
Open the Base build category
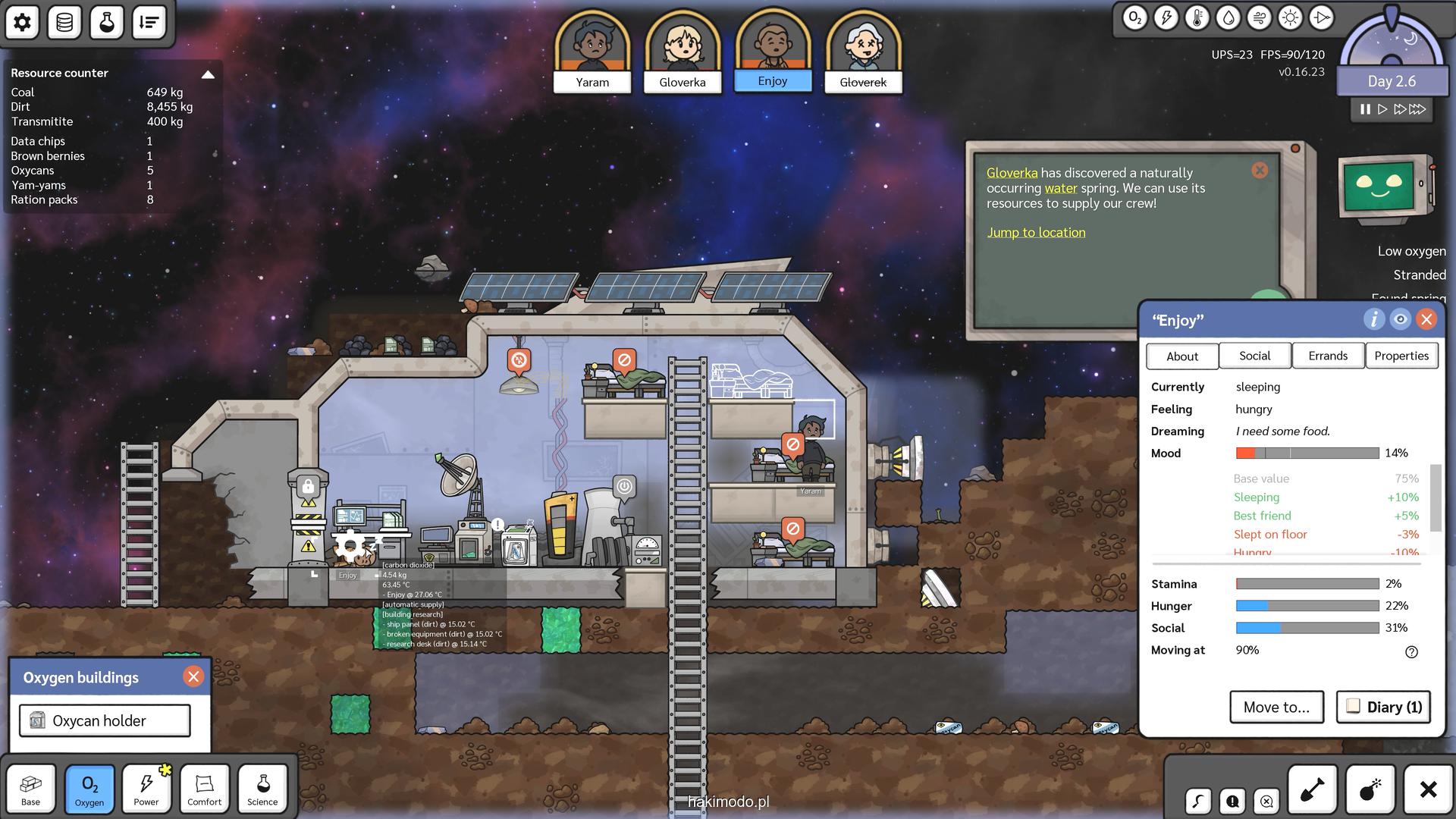point(31,789)
